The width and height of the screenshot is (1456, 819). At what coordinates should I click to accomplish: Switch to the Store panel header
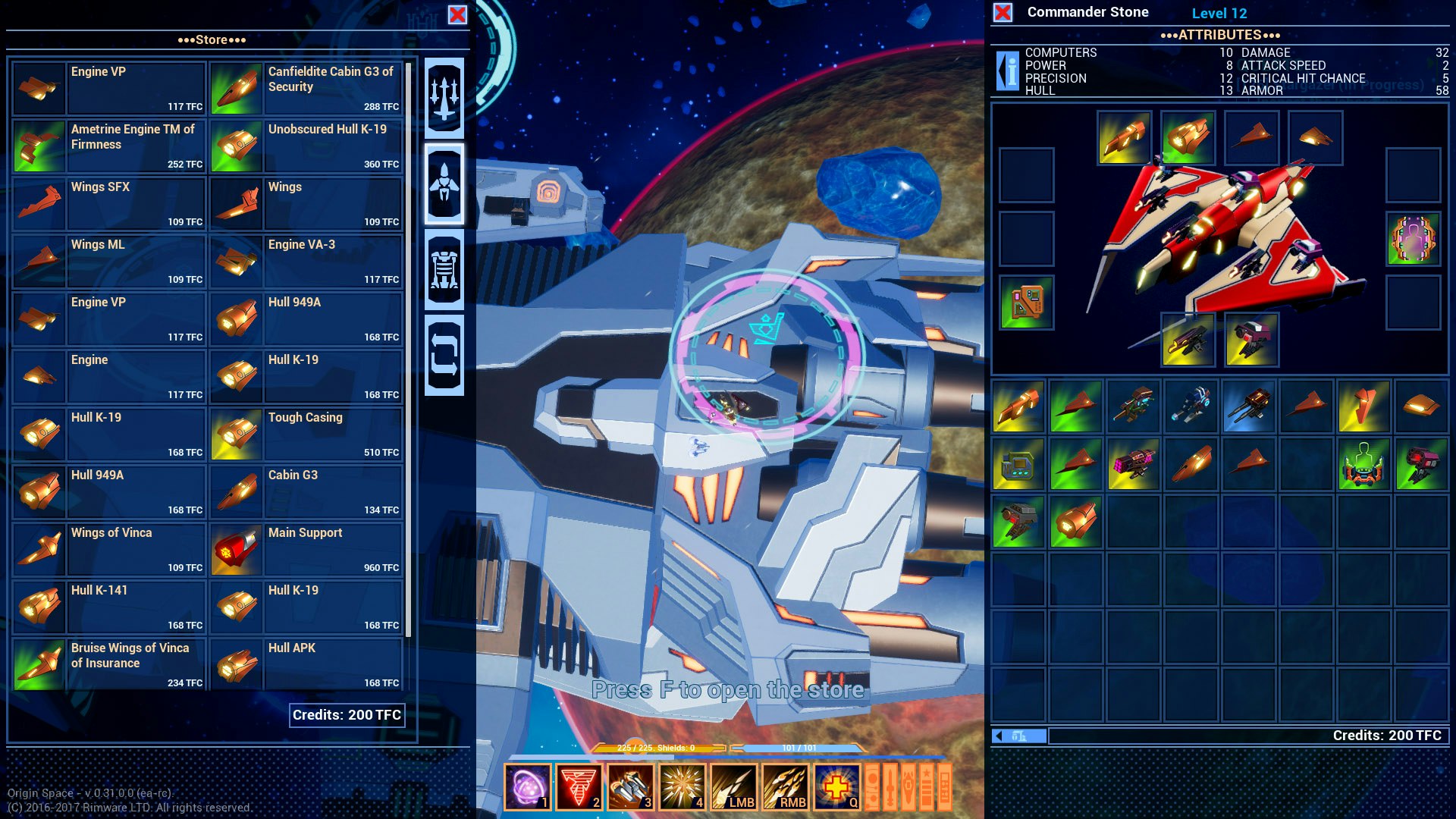pos(211,39)
